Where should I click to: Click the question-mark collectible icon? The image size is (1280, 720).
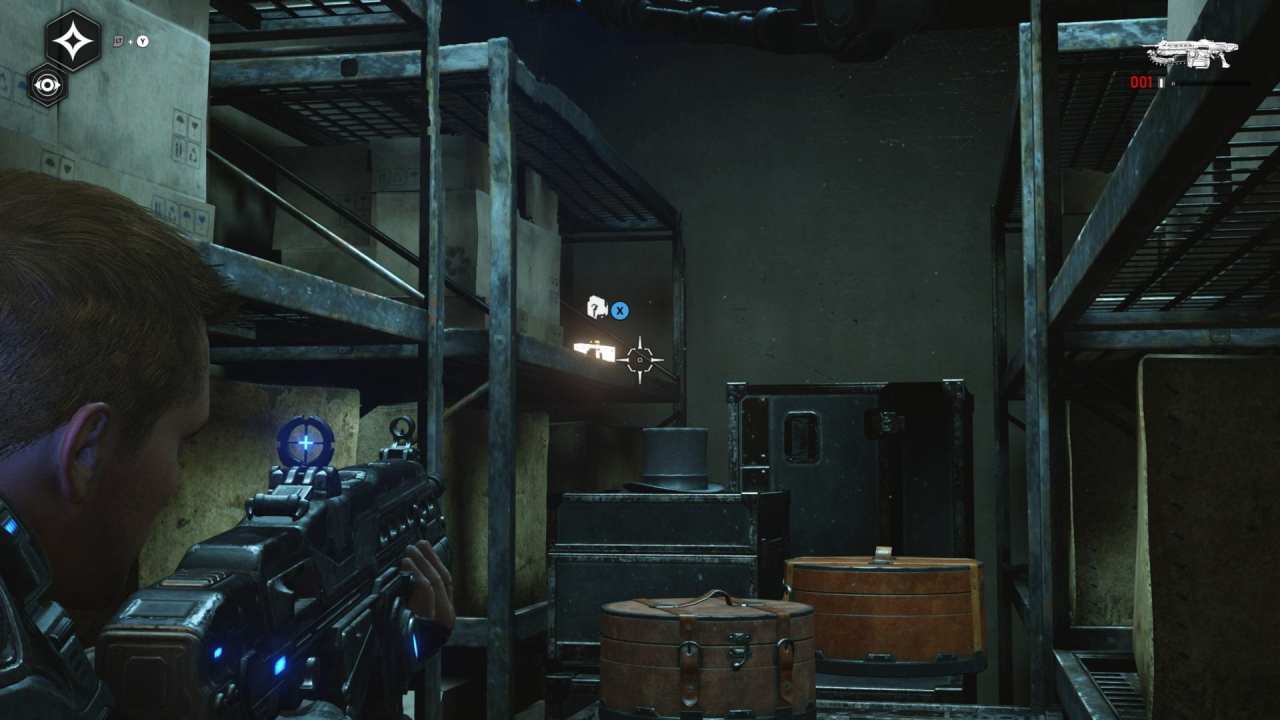(597, 305)
